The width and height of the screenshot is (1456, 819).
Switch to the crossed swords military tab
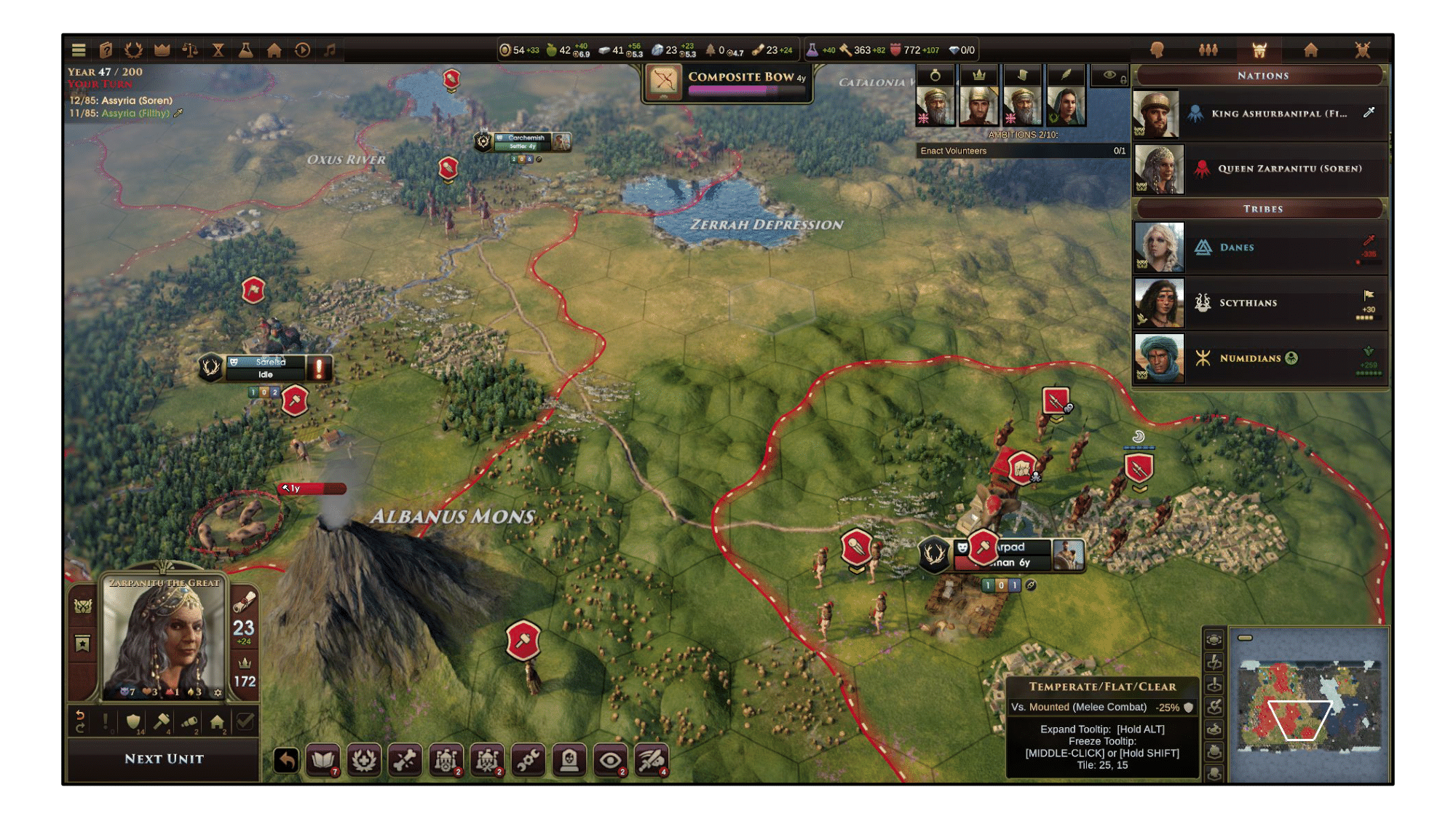[1362, 50]
